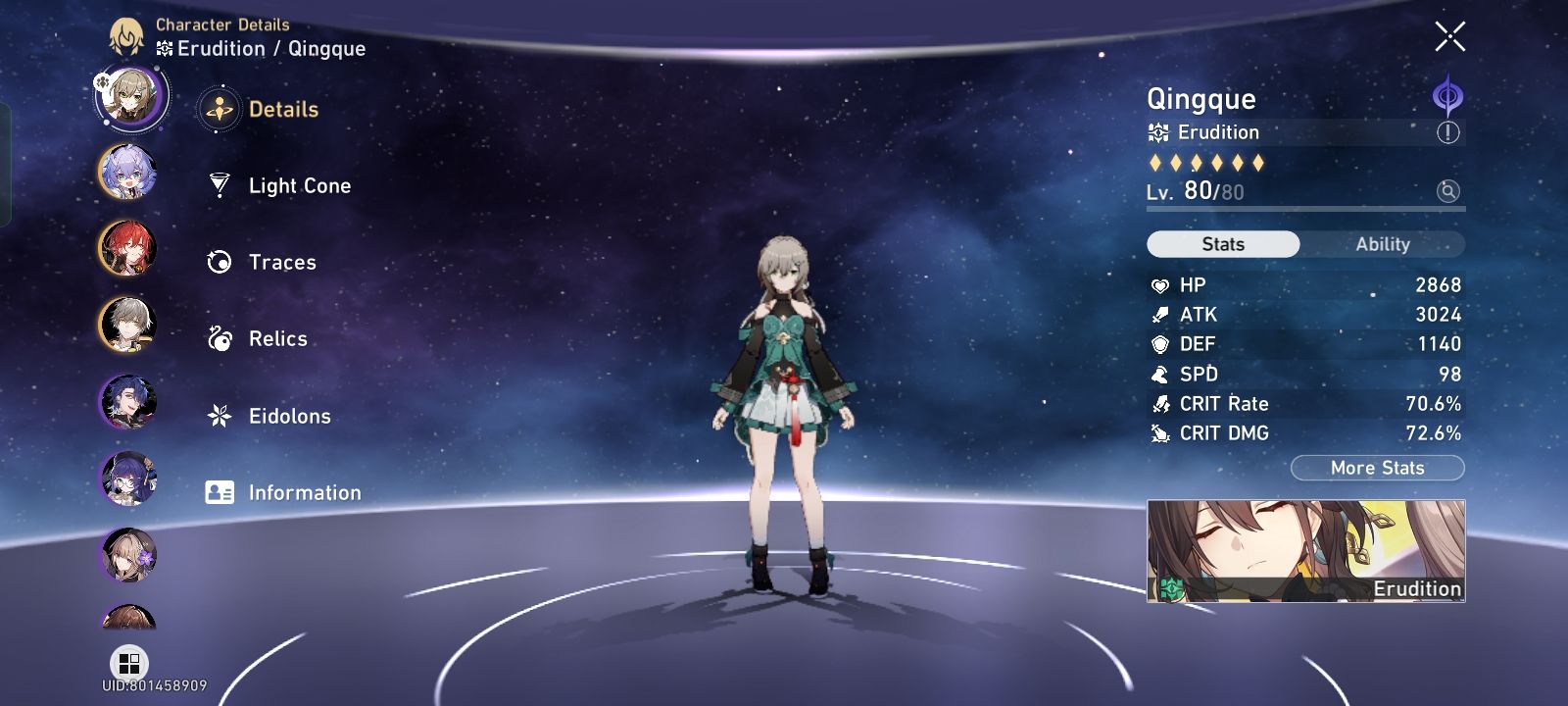The width and height of the screenshot is (1568, 706).
Task: Open the Relics panel icon
Action: [220, 338]
